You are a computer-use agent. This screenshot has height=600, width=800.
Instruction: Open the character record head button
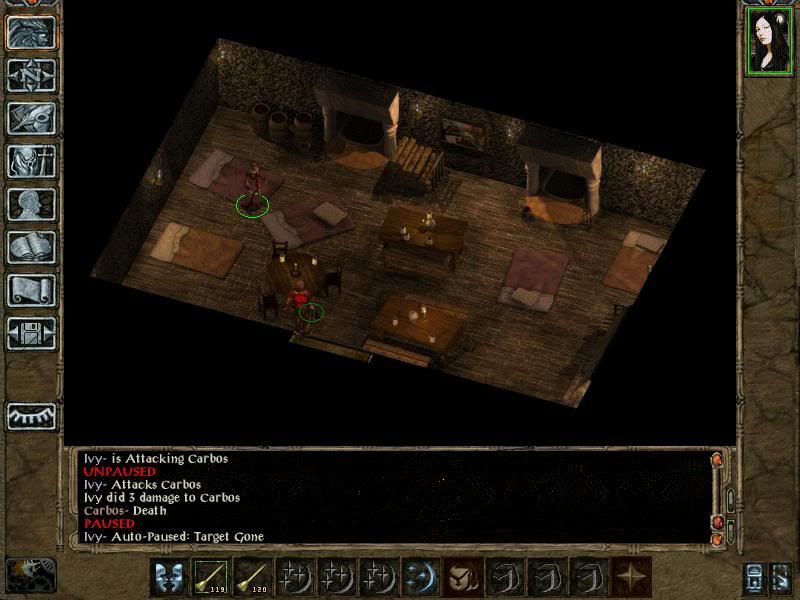30,204
